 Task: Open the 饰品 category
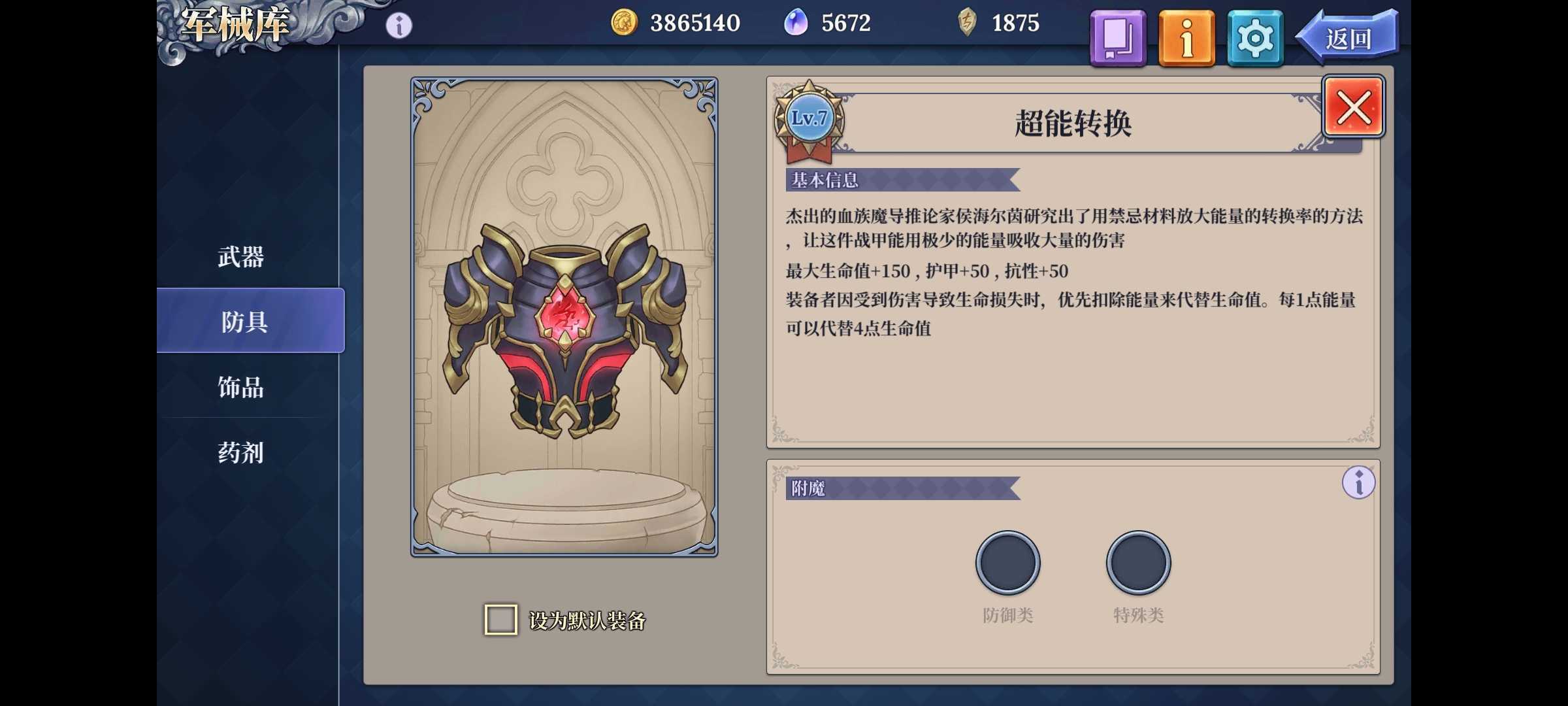click(x=240, y=388)
